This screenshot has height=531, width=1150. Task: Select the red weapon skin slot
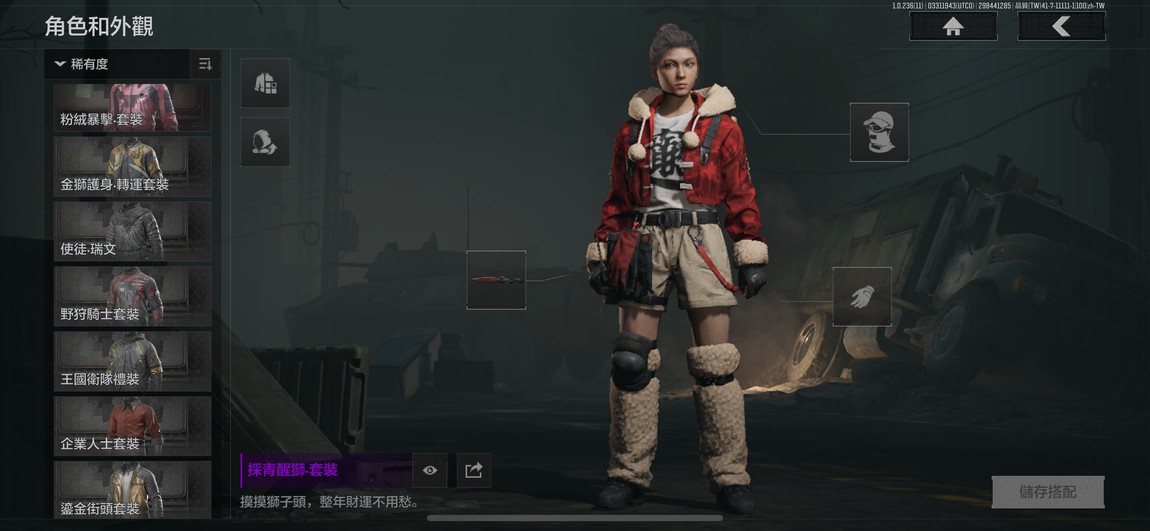(x=496, y=280)
